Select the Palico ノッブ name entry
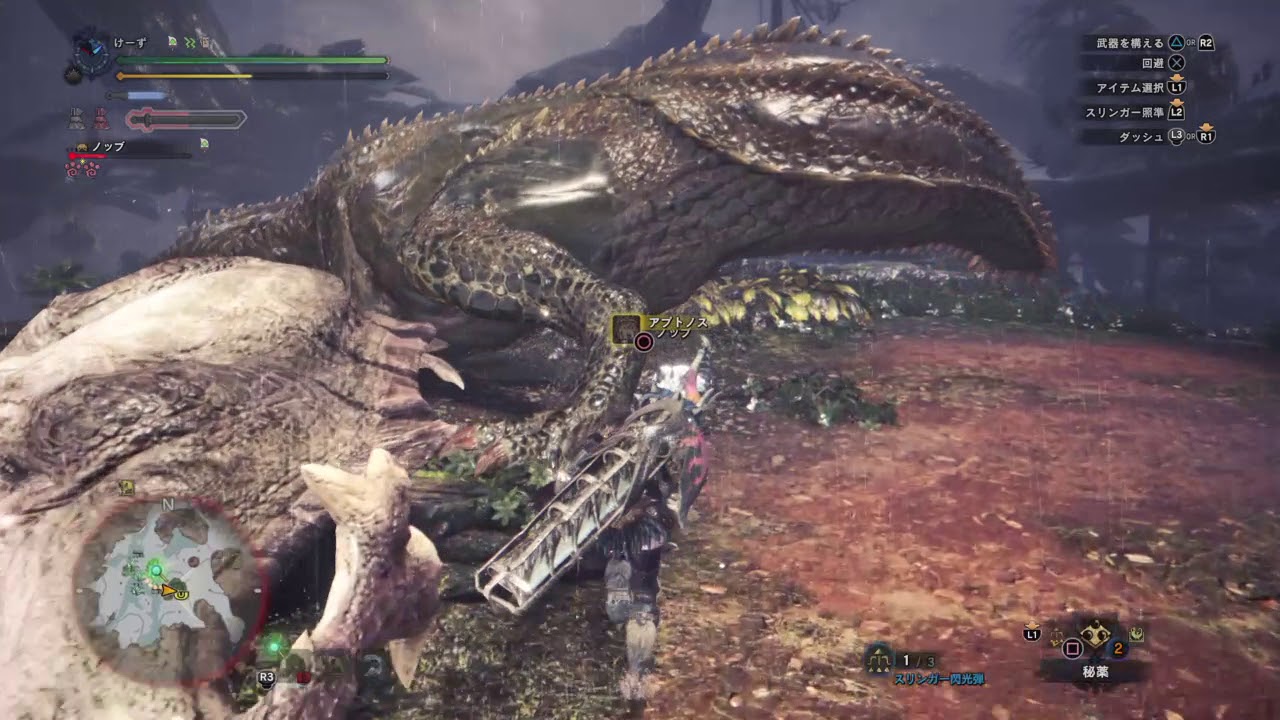The height and width of the screenshot is (720, 1280). [x=108, y=147]
